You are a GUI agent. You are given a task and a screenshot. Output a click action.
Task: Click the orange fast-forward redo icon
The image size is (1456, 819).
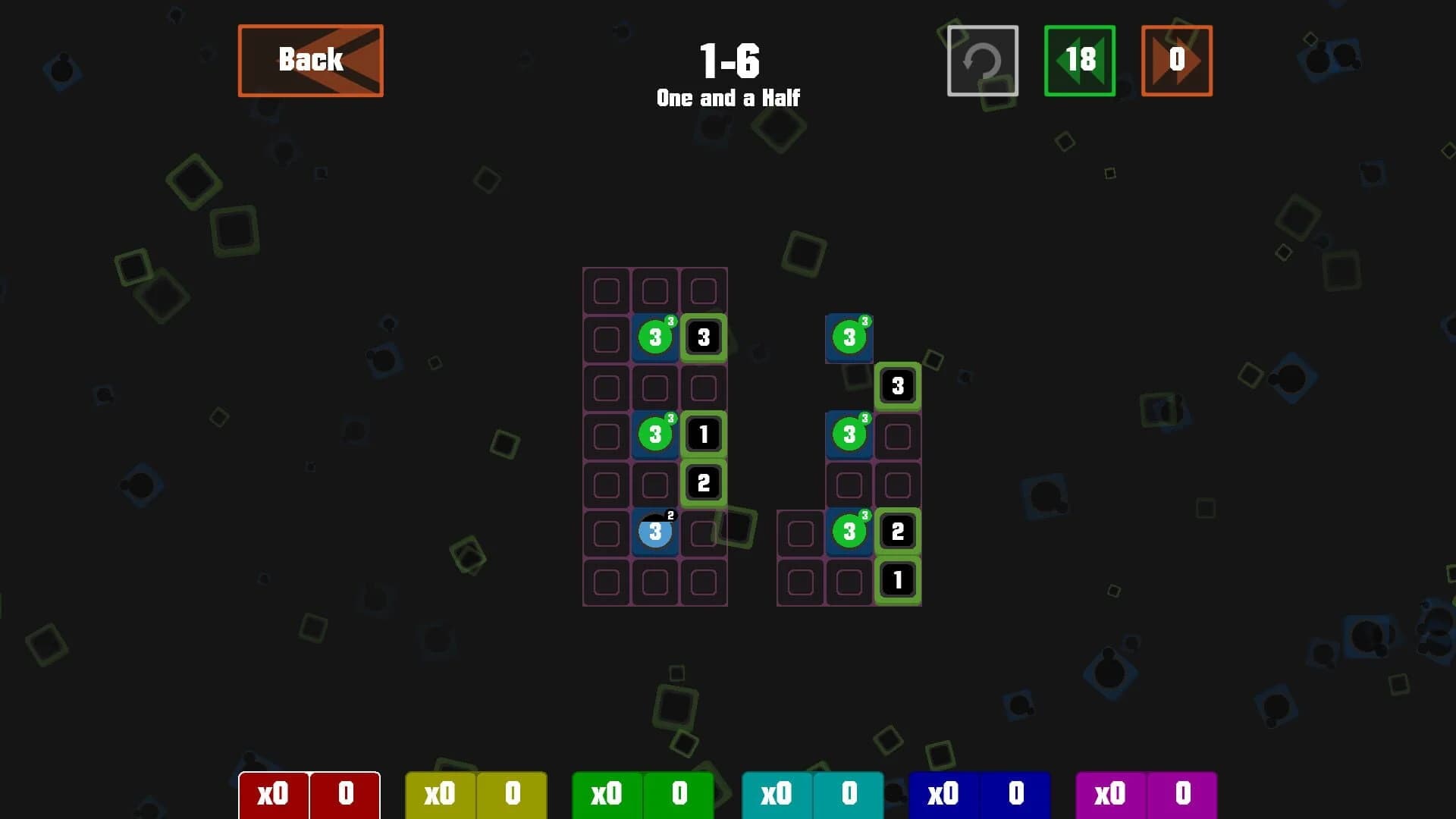coord(1176,61)
